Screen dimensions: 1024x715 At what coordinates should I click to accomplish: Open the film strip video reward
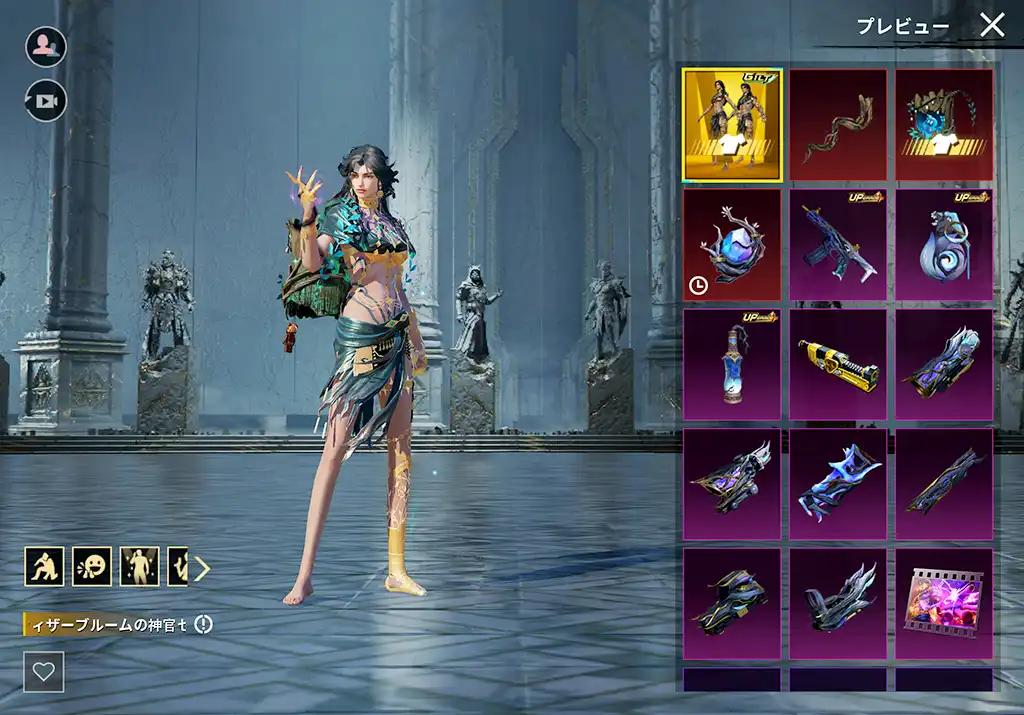coord(944,604)
